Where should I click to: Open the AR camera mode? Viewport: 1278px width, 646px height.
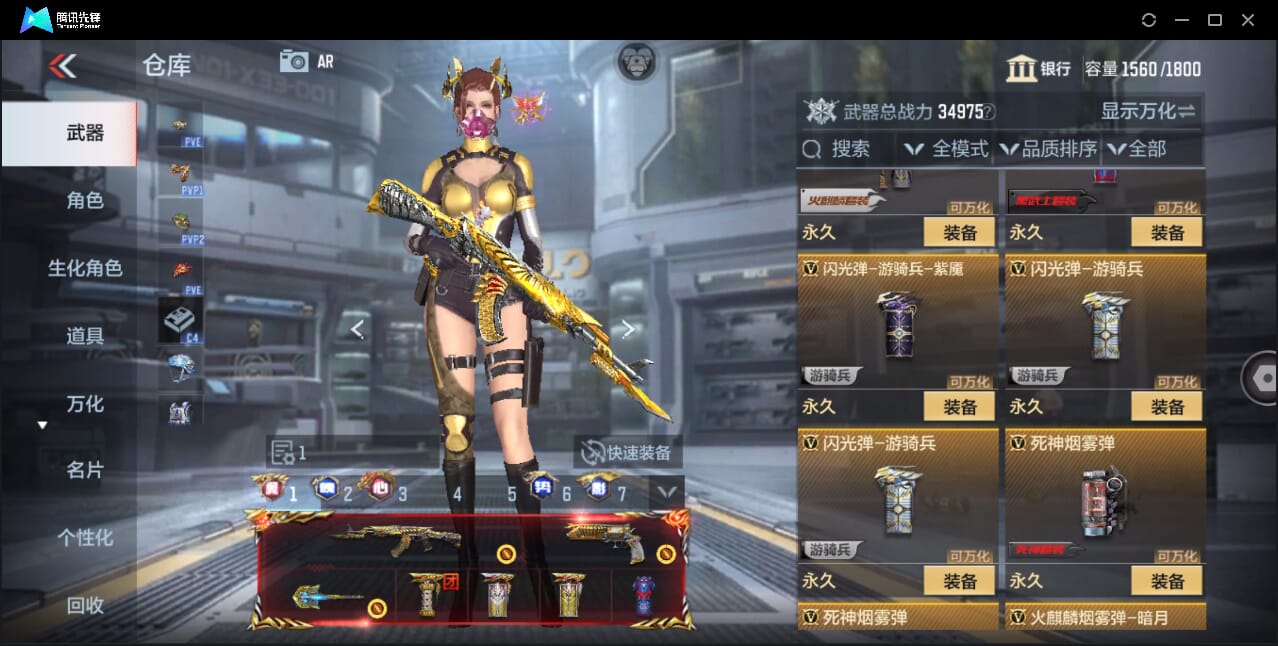click(306, 61)
